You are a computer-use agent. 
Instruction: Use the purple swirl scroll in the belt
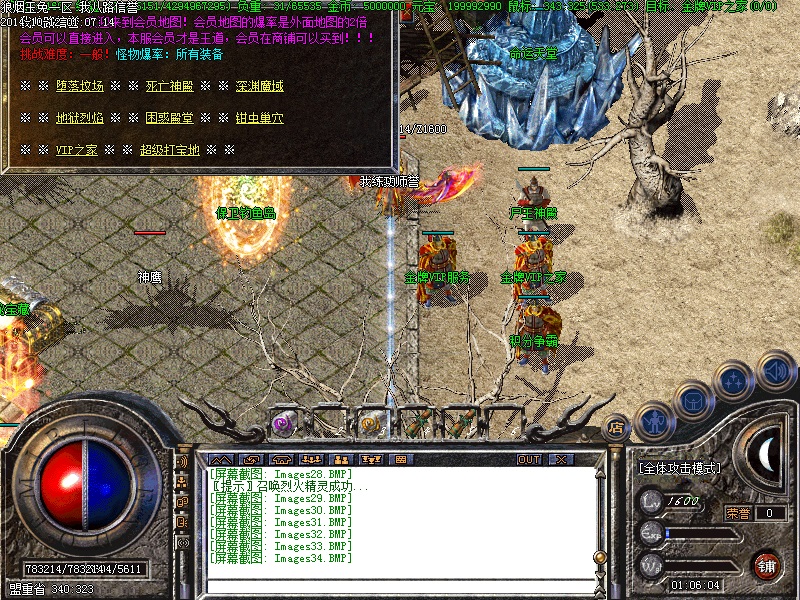(285, 422)
